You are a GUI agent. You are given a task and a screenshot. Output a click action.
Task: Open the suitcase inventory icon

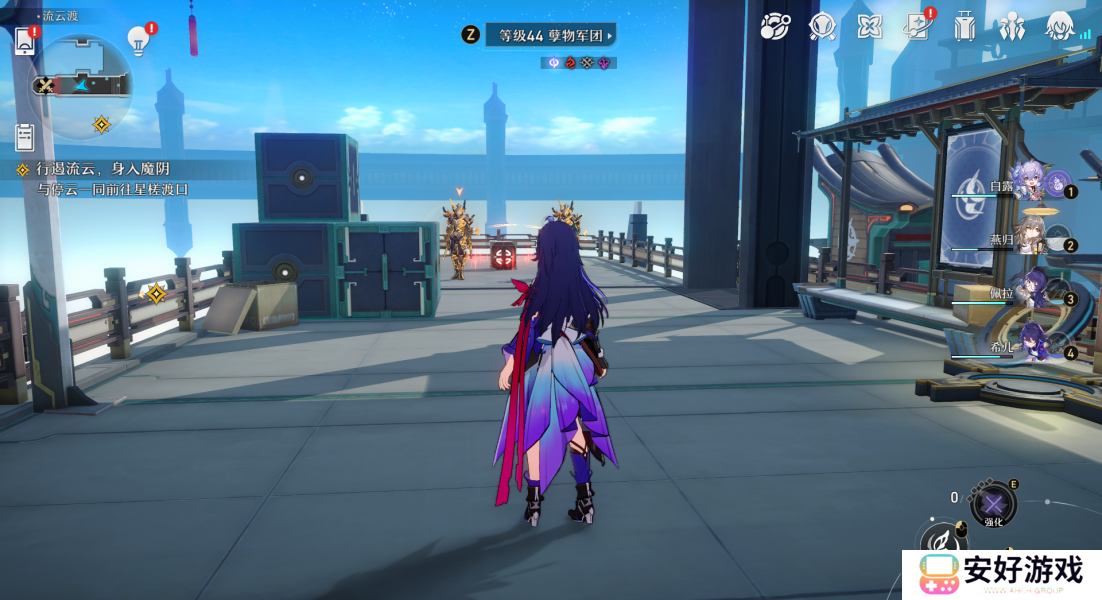[964, 27]
